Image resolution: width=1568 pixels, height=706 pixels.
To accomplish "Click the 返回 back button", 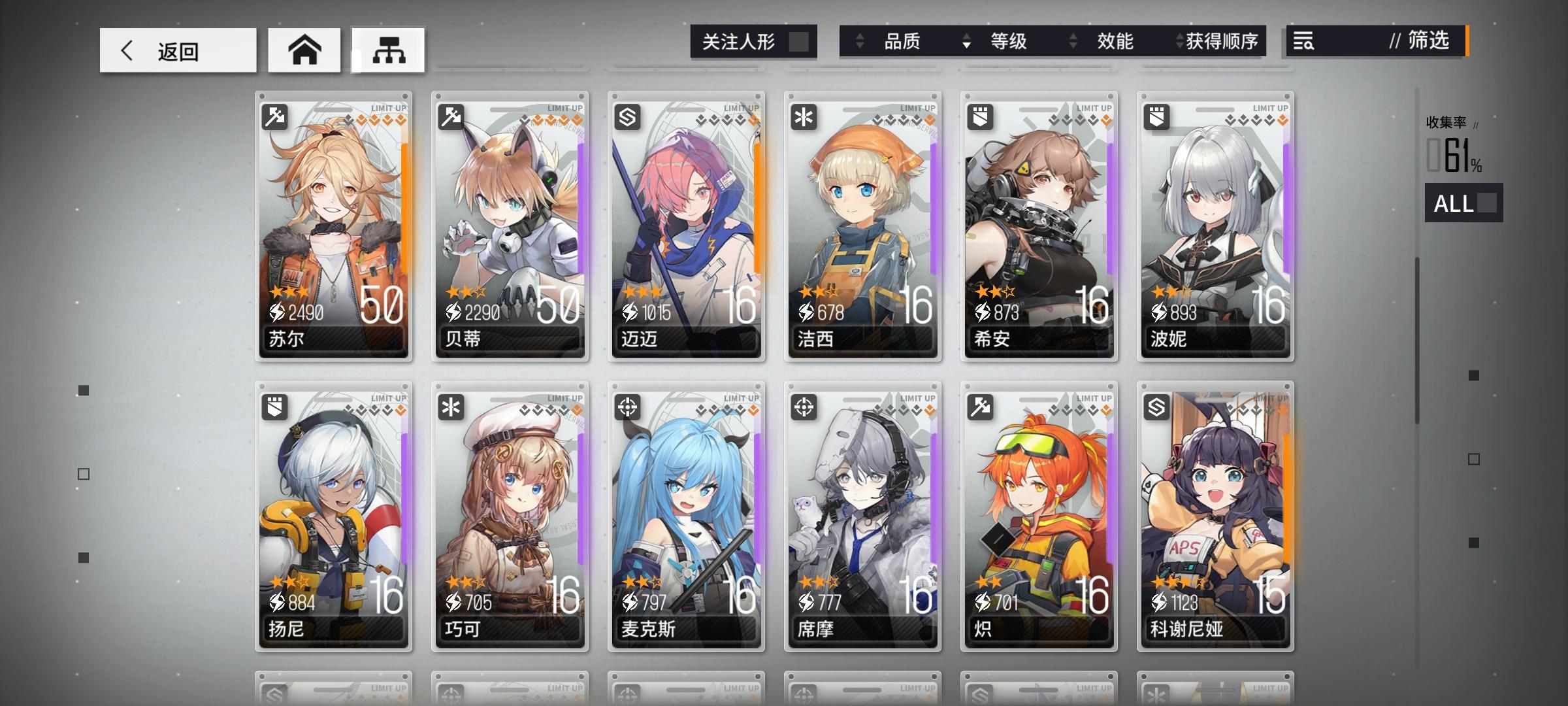I will pos(176,50).
